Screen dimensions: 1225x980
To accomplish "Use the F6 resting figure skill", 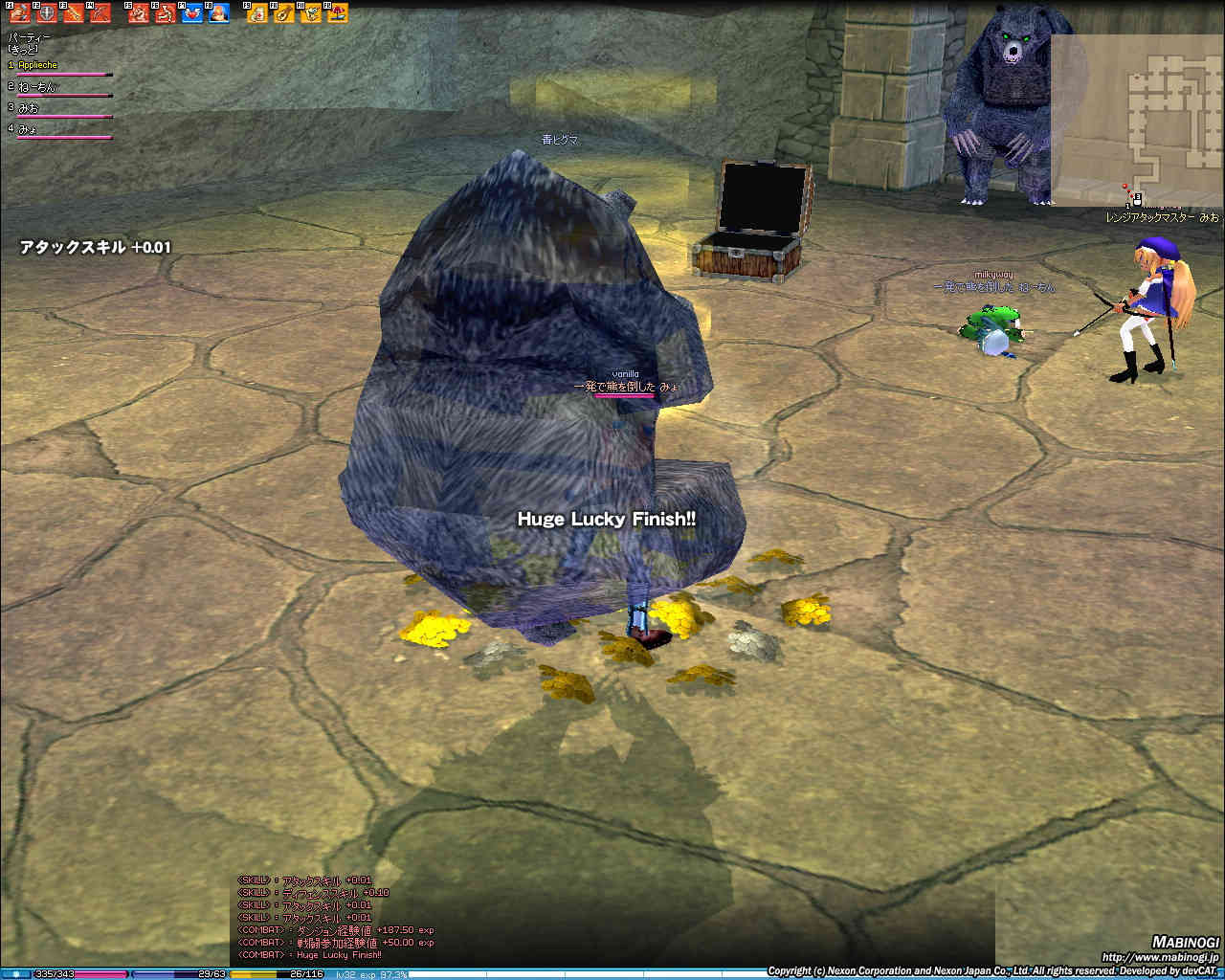I will pyautogui.click(x=166, y=13).
